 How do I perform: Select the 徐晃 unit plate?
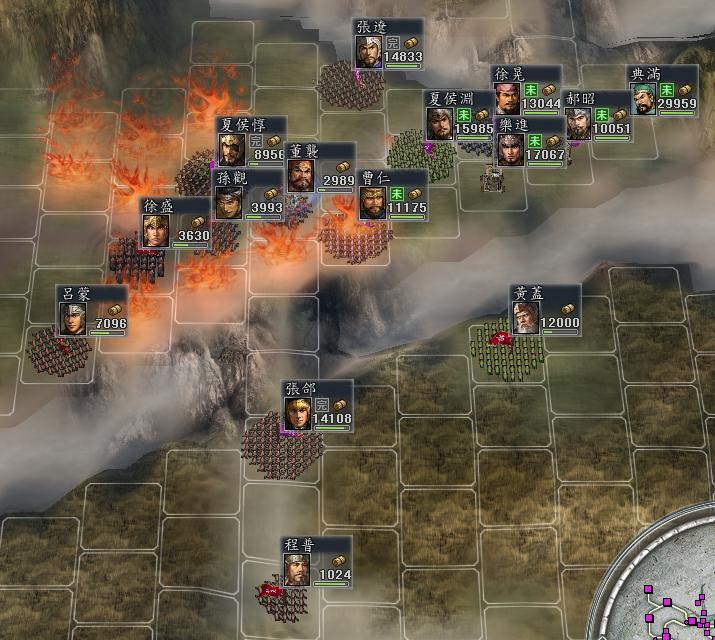[x=526, y=90]
